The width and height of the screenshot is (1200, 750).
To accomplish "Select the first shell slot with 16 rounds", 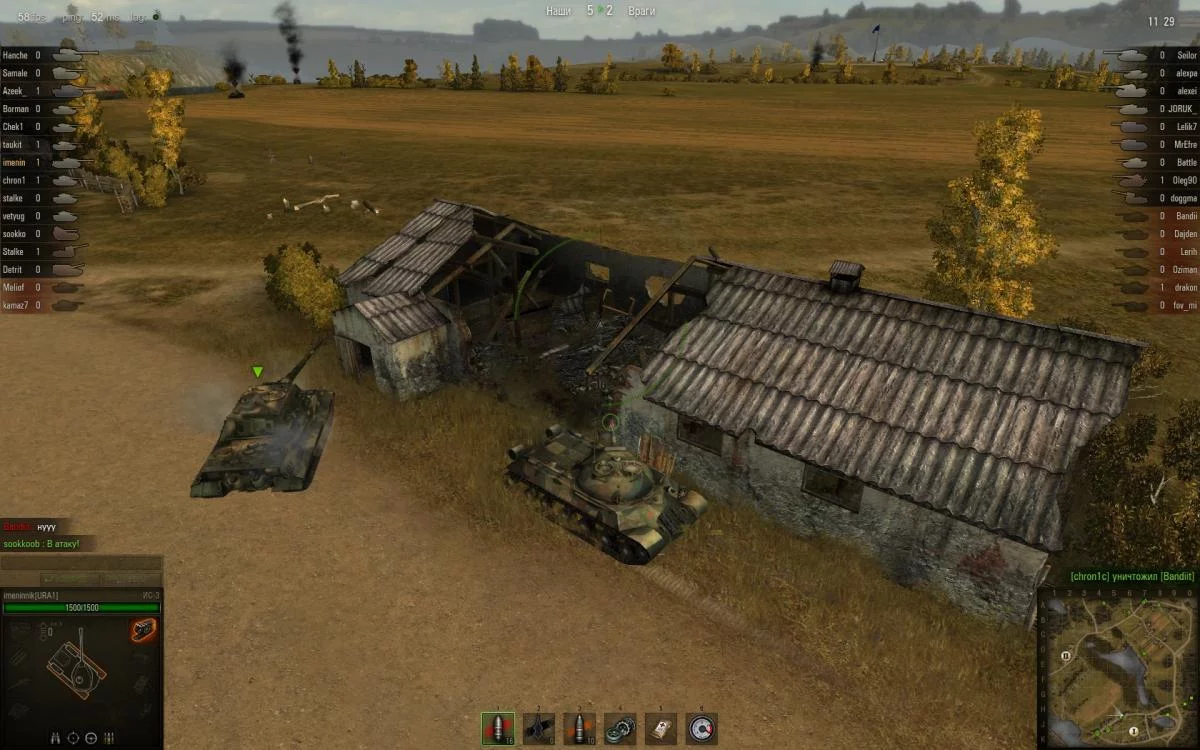I will point(498,728).
